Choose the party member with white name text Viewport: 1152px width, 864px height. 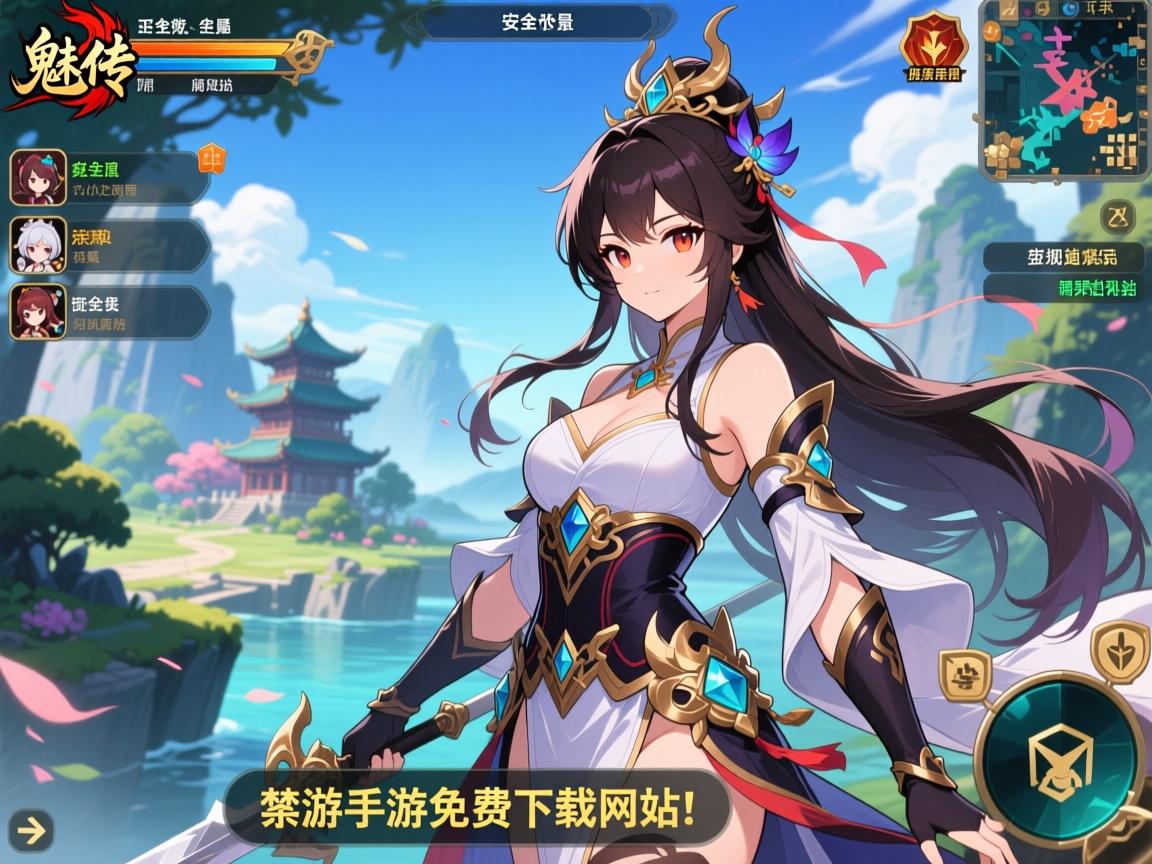tap(110, 312)
